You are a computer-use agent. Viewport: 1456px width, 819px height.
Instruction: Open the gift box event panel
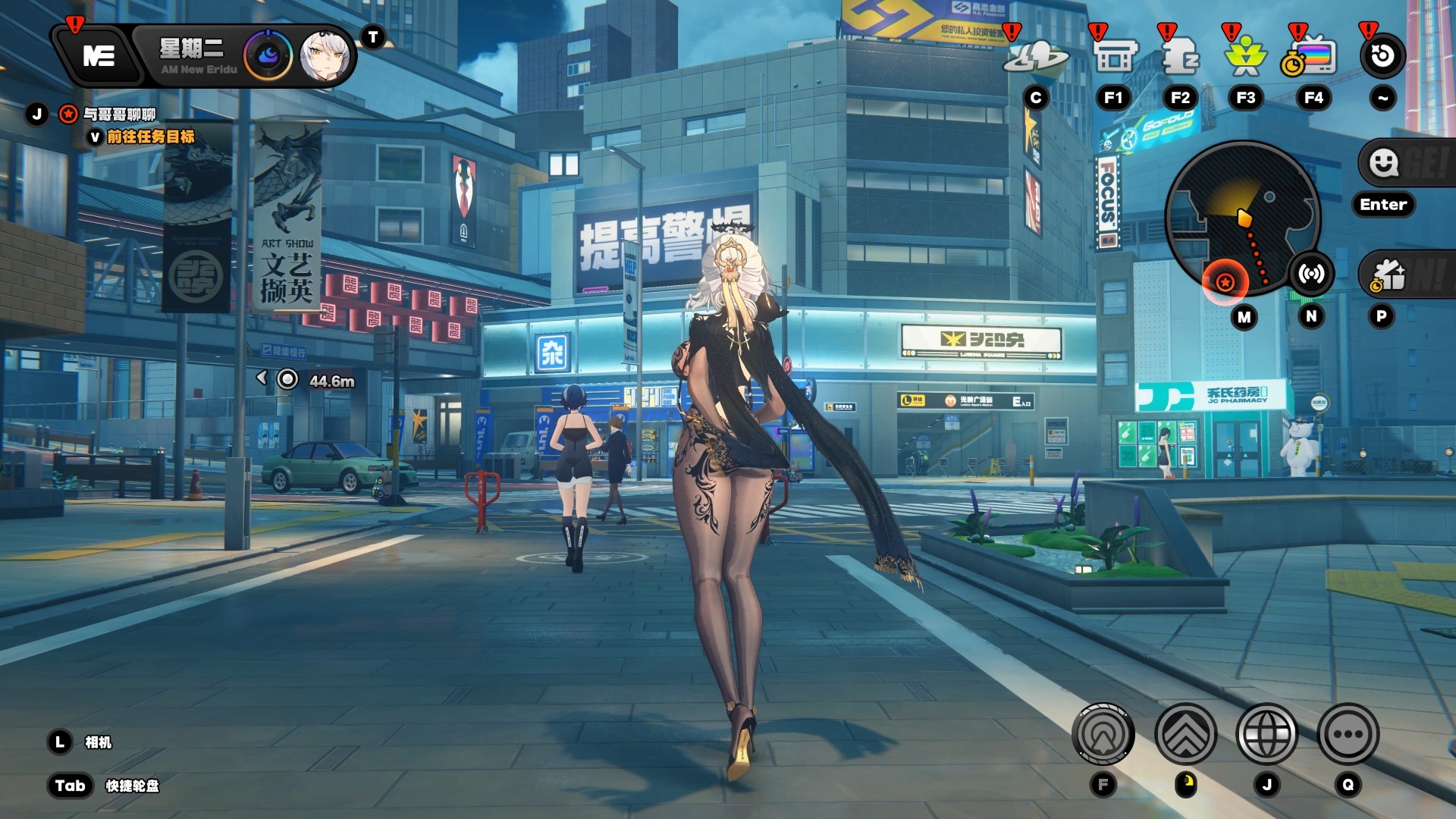(1389, 275)
